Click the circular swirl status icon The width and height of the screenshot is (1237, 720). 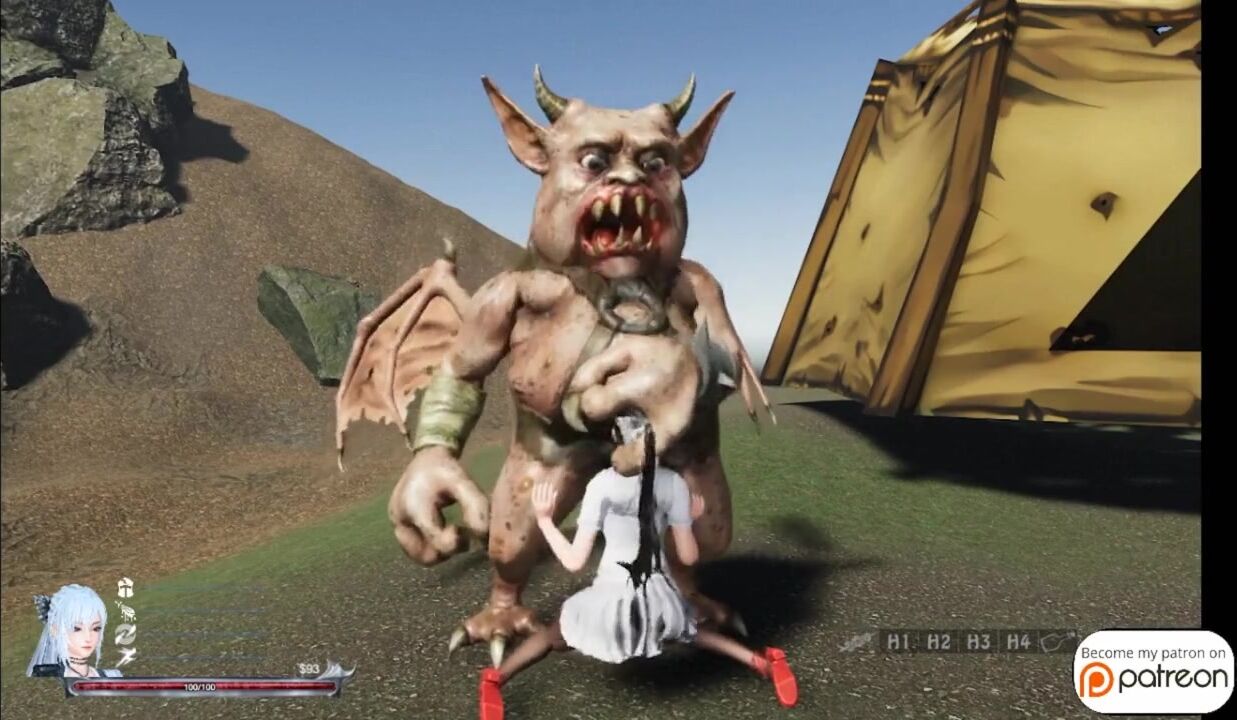point(125,634)
